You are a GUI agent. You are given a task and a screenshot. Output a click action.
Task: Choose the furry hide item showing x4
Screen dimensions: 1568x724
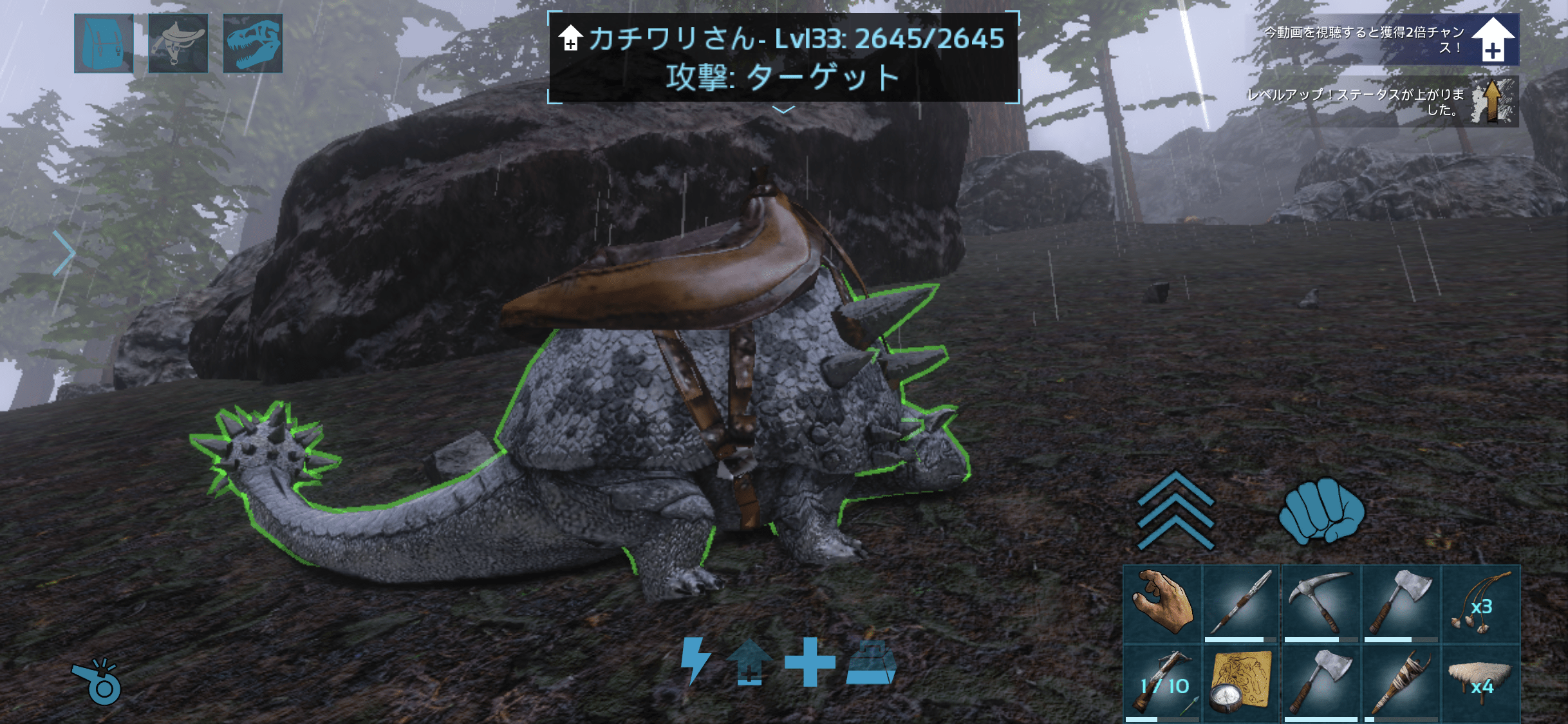[x=1480, y=683]
